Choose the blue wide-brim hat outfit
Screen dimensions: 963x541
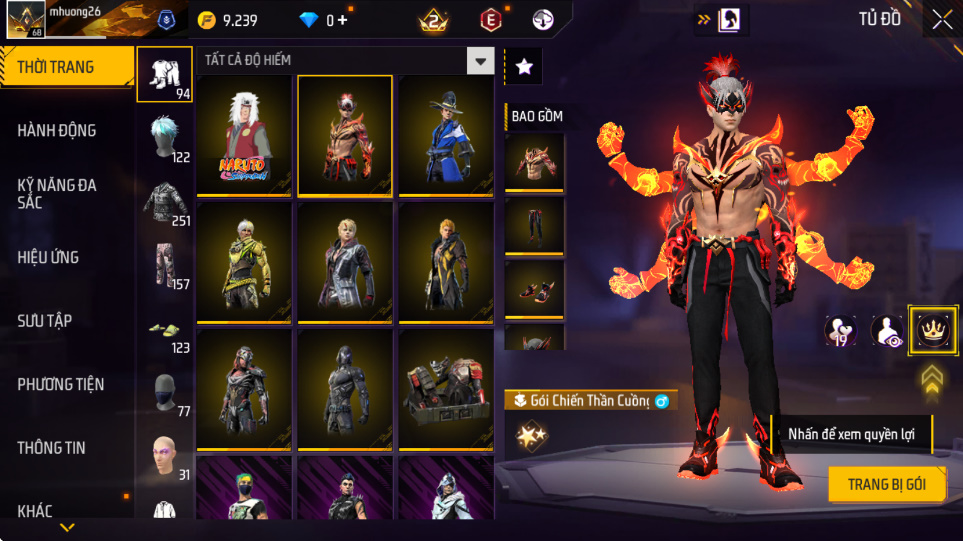445,135
